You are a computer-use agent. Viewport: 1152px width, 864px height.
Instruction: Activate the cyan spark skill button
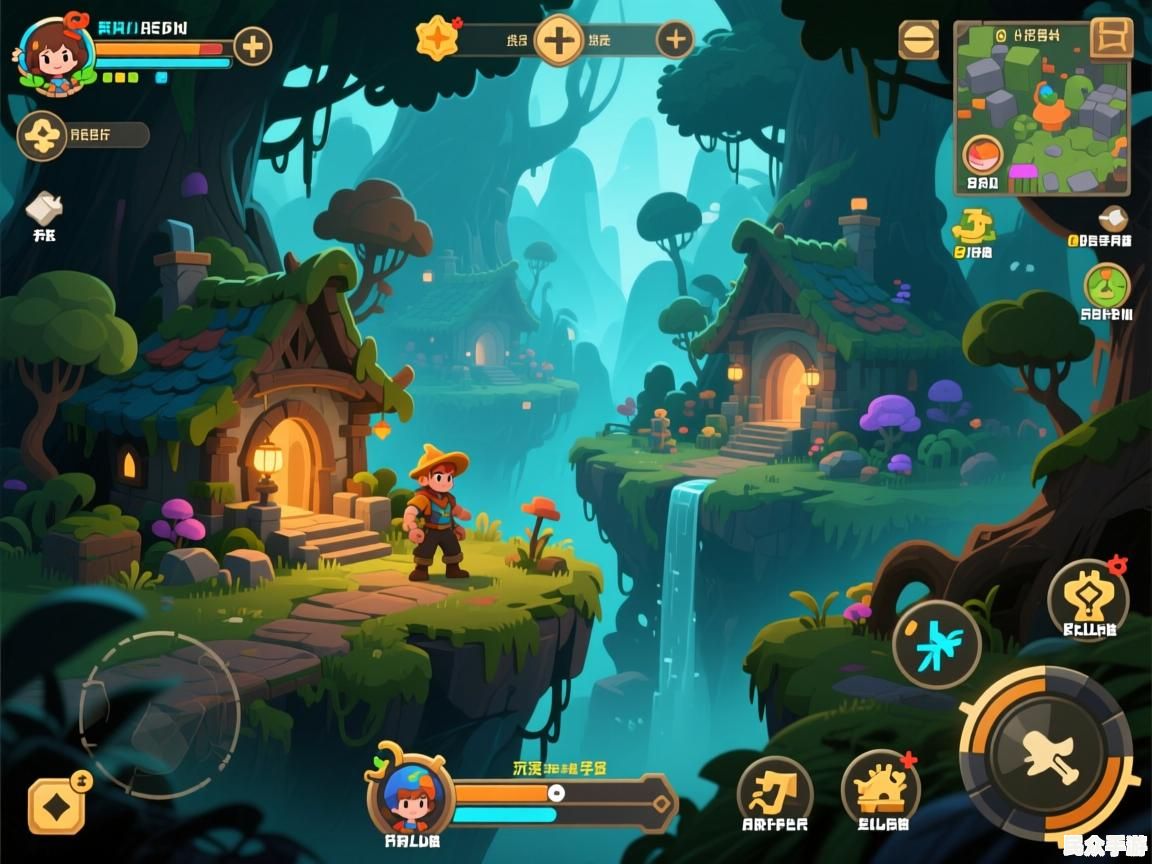[x=936, y=644]
